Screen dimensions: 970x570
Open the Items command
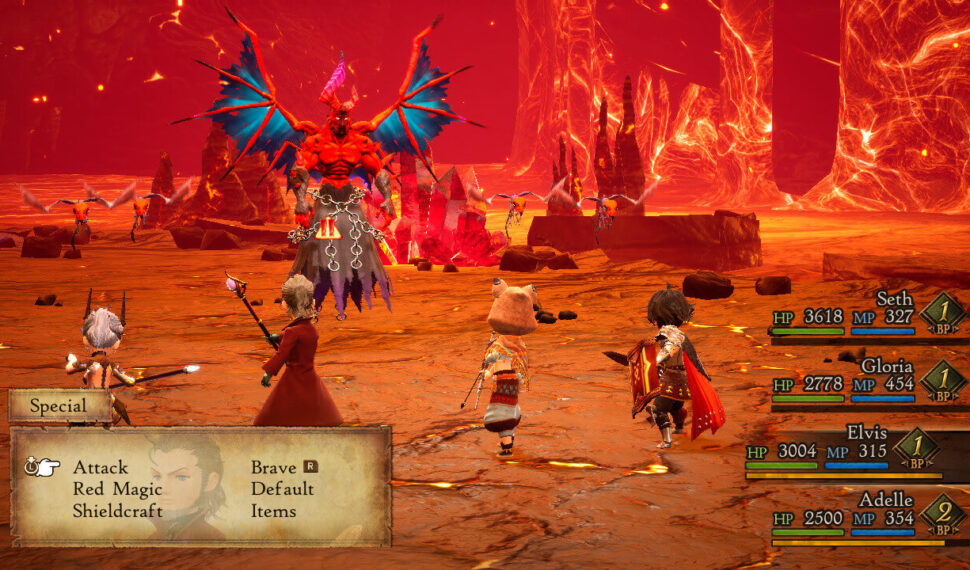click(x=273, y=511)
